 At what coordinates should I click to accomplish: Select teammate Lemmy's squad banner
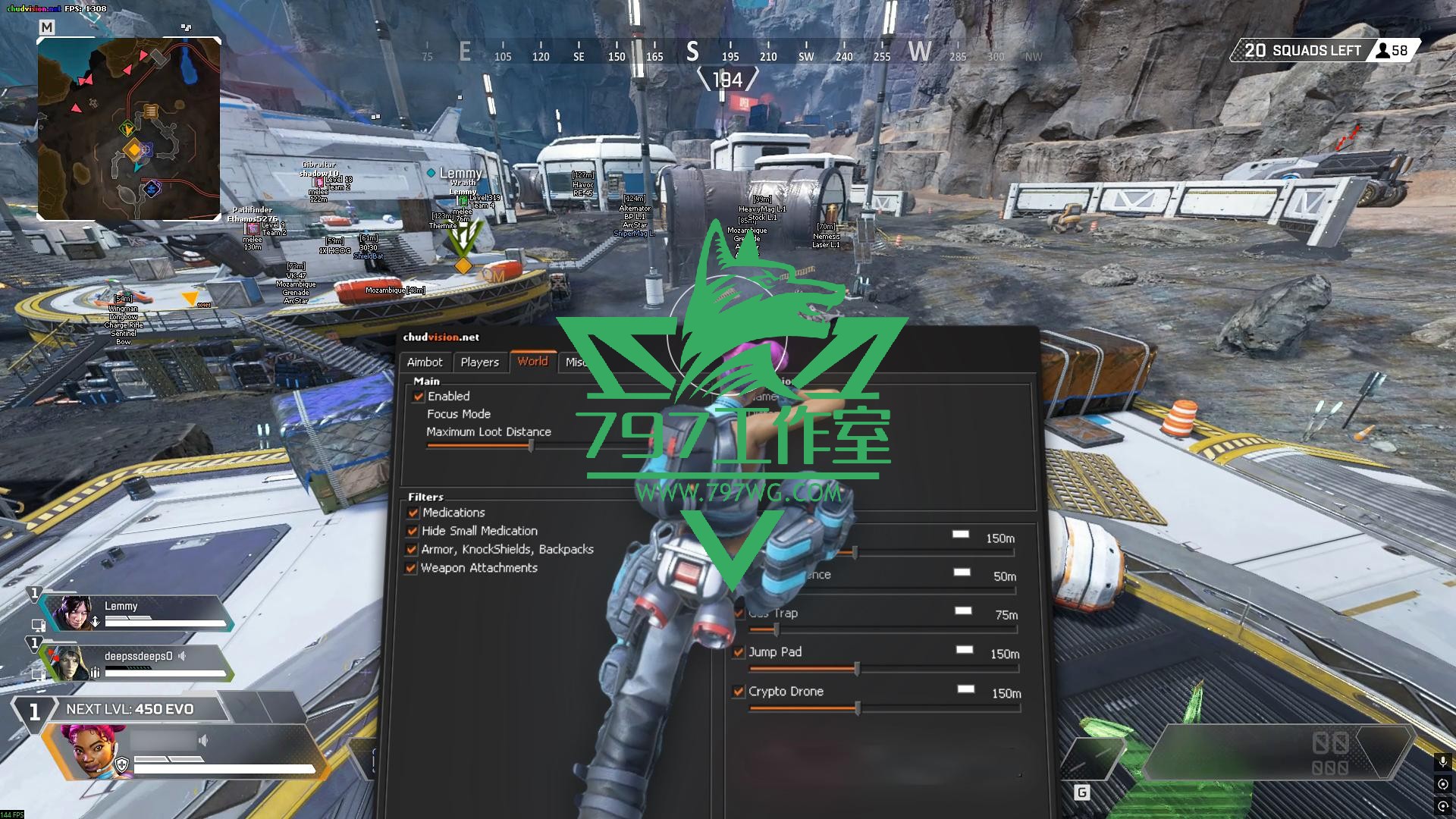click(x=136, y=613)
